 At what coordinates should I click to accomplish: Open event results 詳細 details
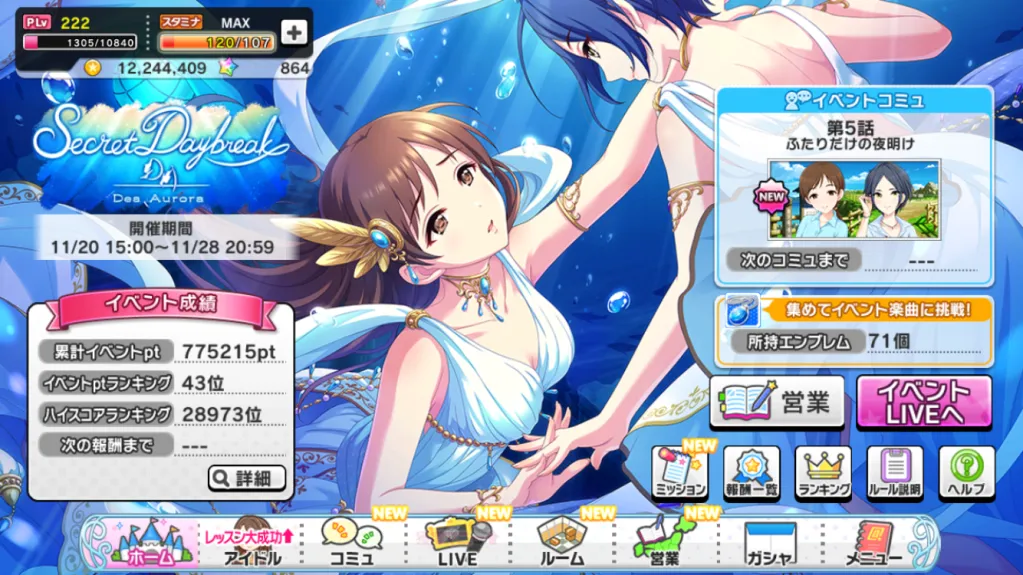click(x=247, y=478)
